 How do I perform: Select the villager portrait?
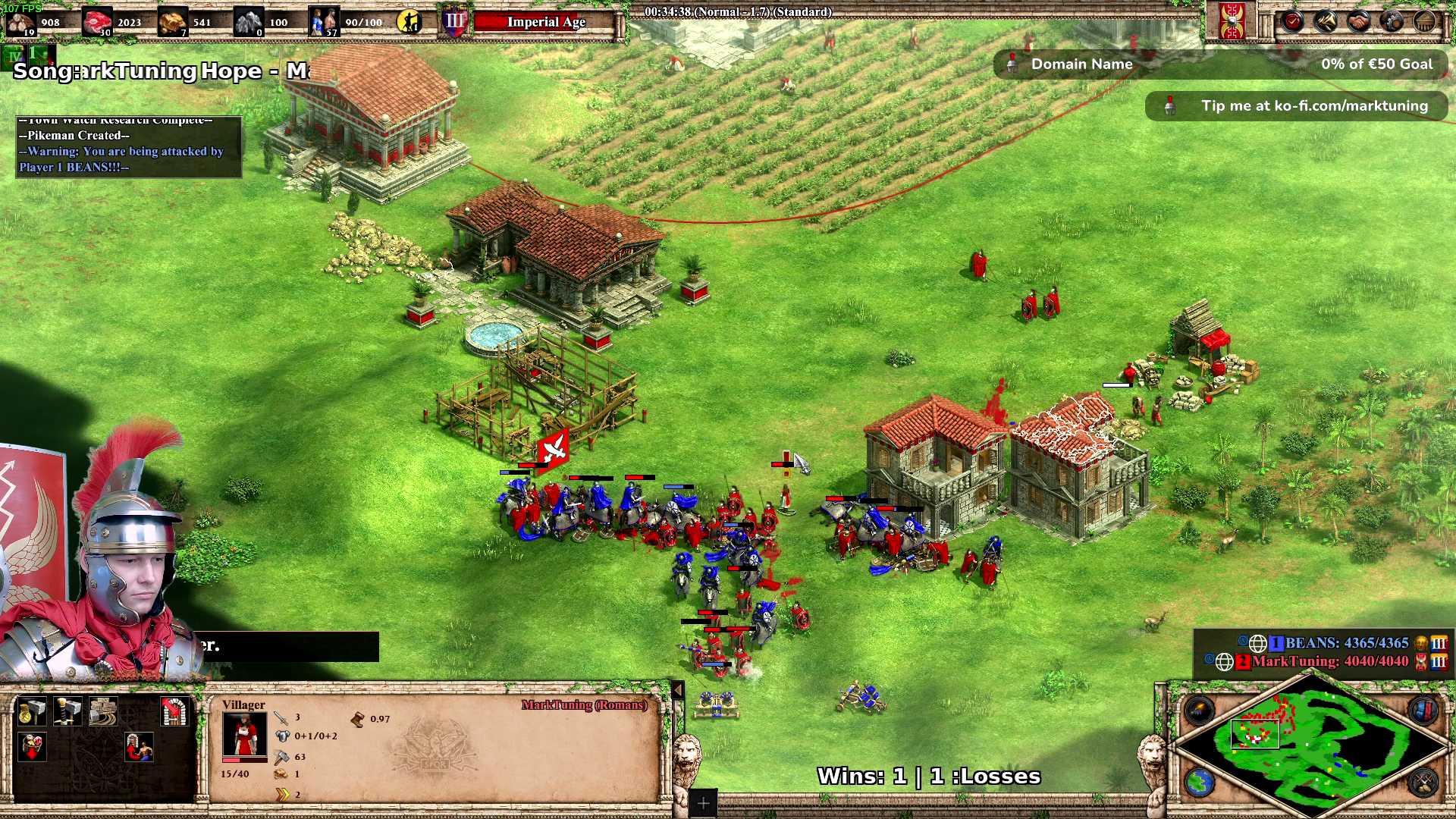click(244, 734)
